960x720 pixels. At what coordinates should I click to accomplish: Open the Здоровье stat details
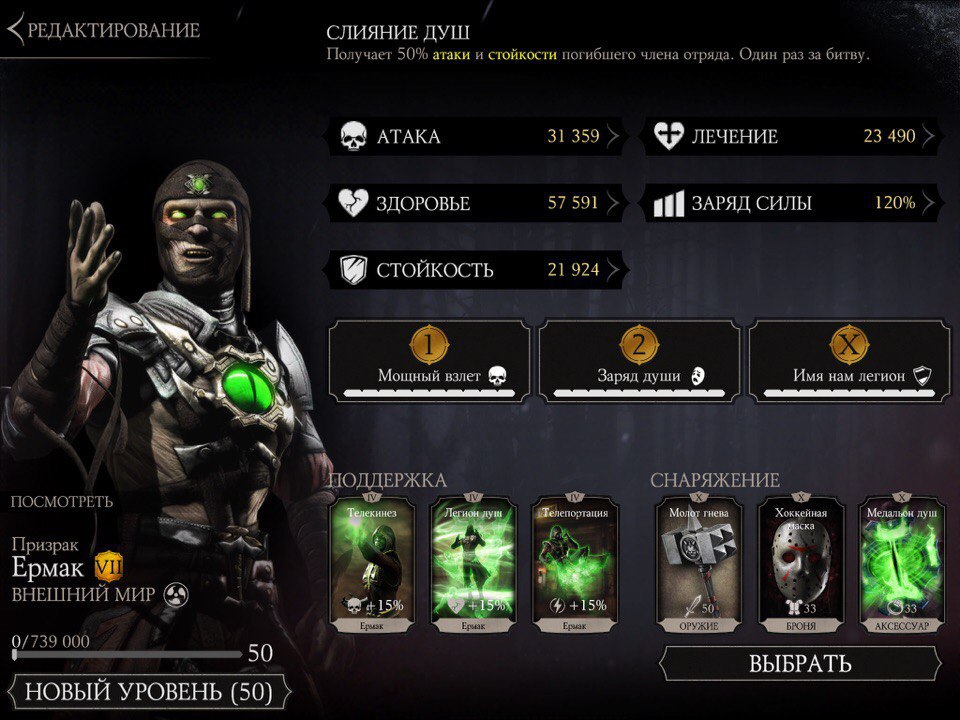[x=476, y=203]
